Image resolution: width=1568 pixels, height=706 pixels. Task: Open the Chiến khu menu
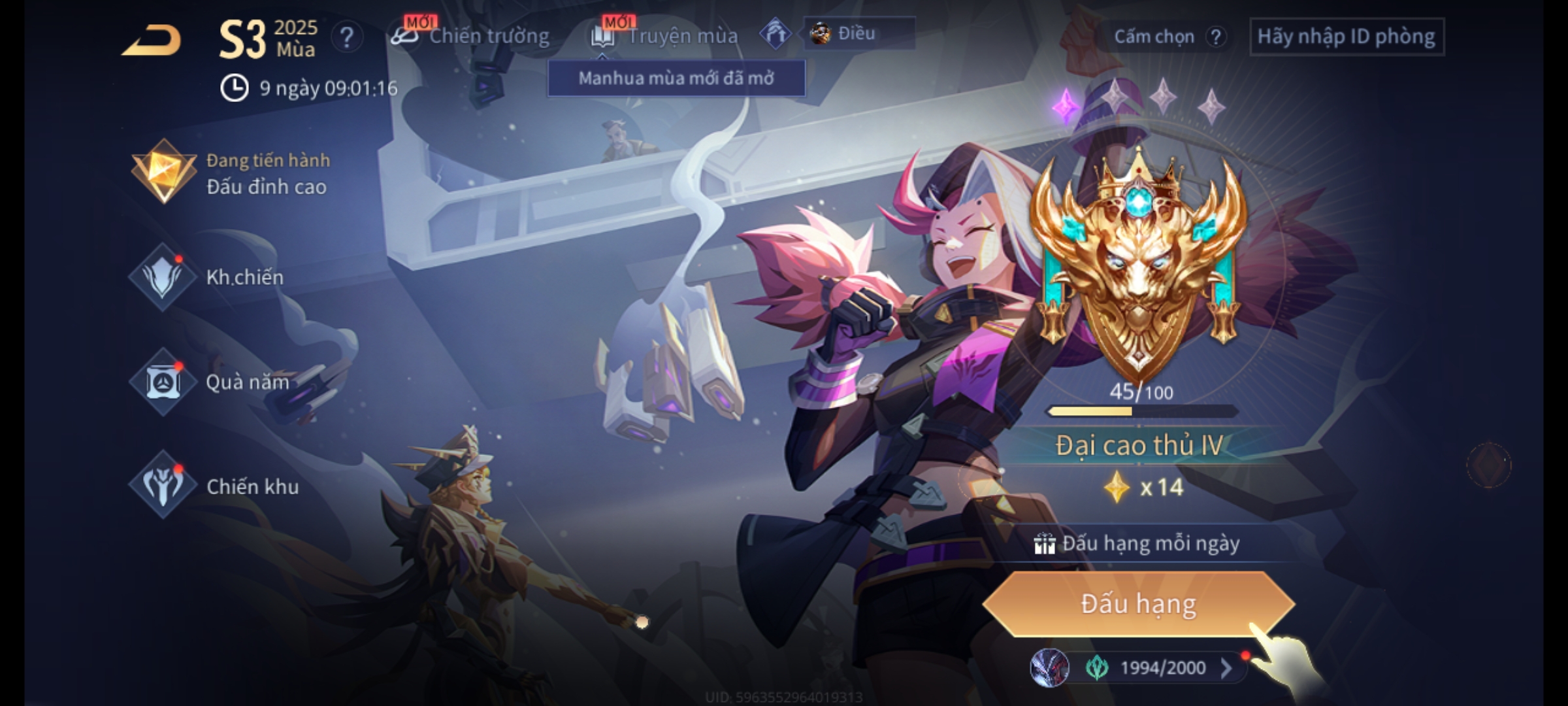216,486
